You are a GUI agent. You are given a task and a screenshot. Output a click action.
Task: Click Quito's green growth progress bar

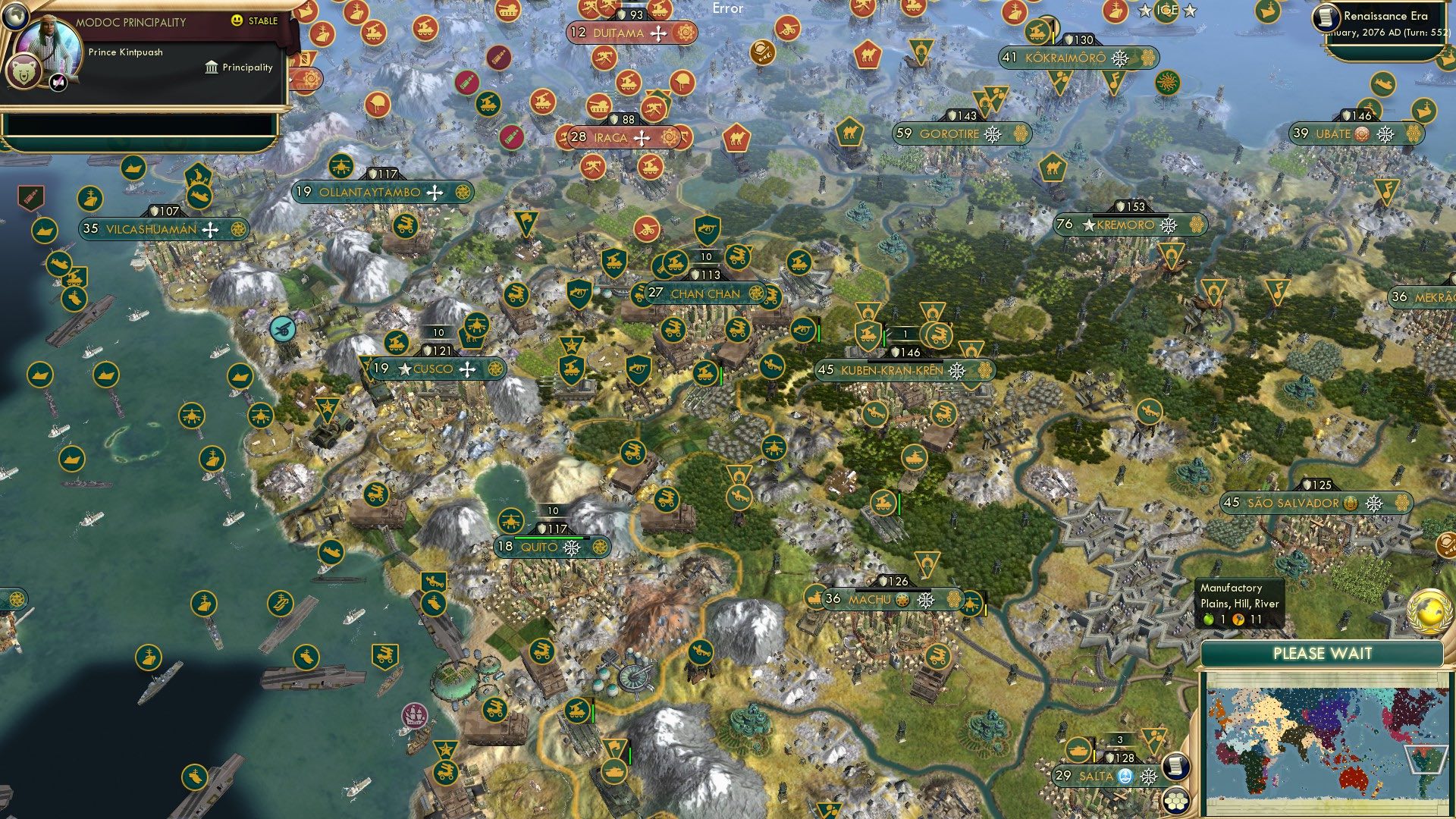click(x=552, y=538)
